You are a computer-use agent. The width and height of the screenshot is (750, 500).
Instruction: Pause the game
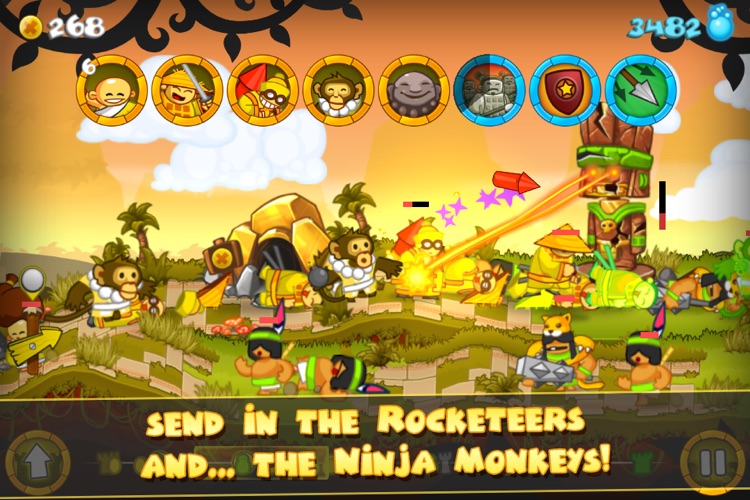pos(713,464)
